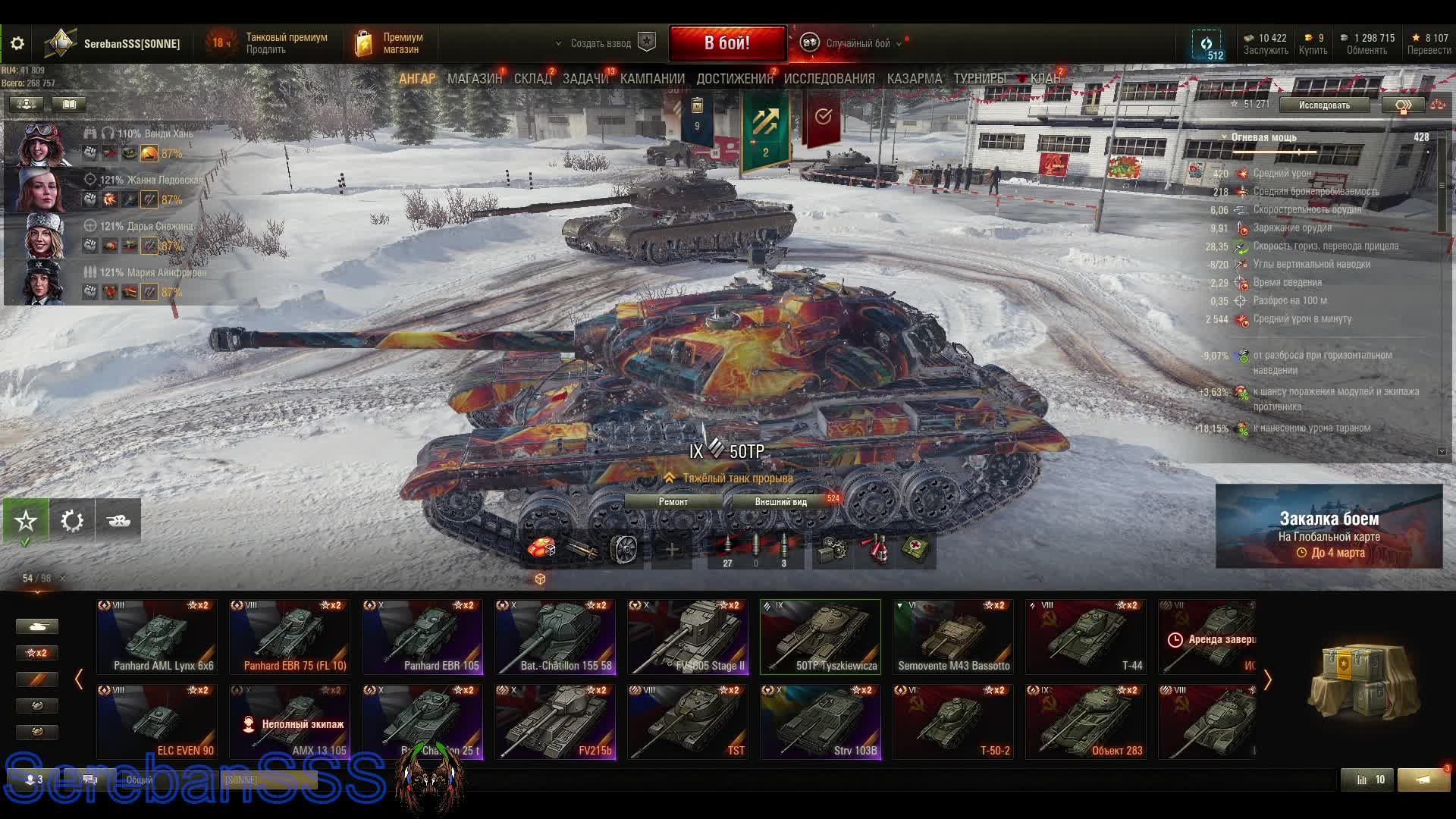Switch to the СКЛАД tab
This screenshot has width=1456, height=819.
pos(534,78)
